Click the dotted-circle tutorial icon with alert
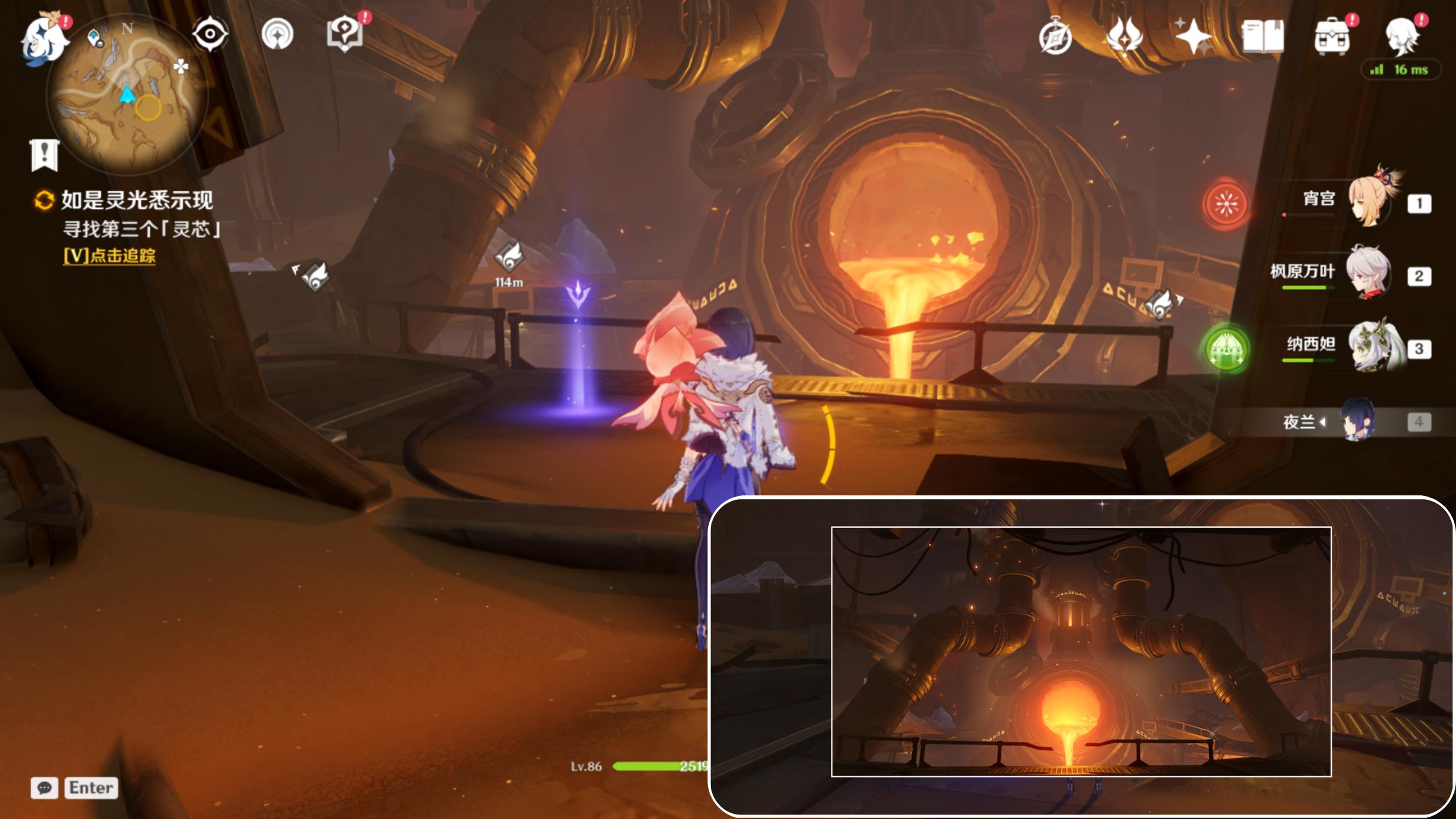Screen dimensions: 1456x819 tap(345, 34)
